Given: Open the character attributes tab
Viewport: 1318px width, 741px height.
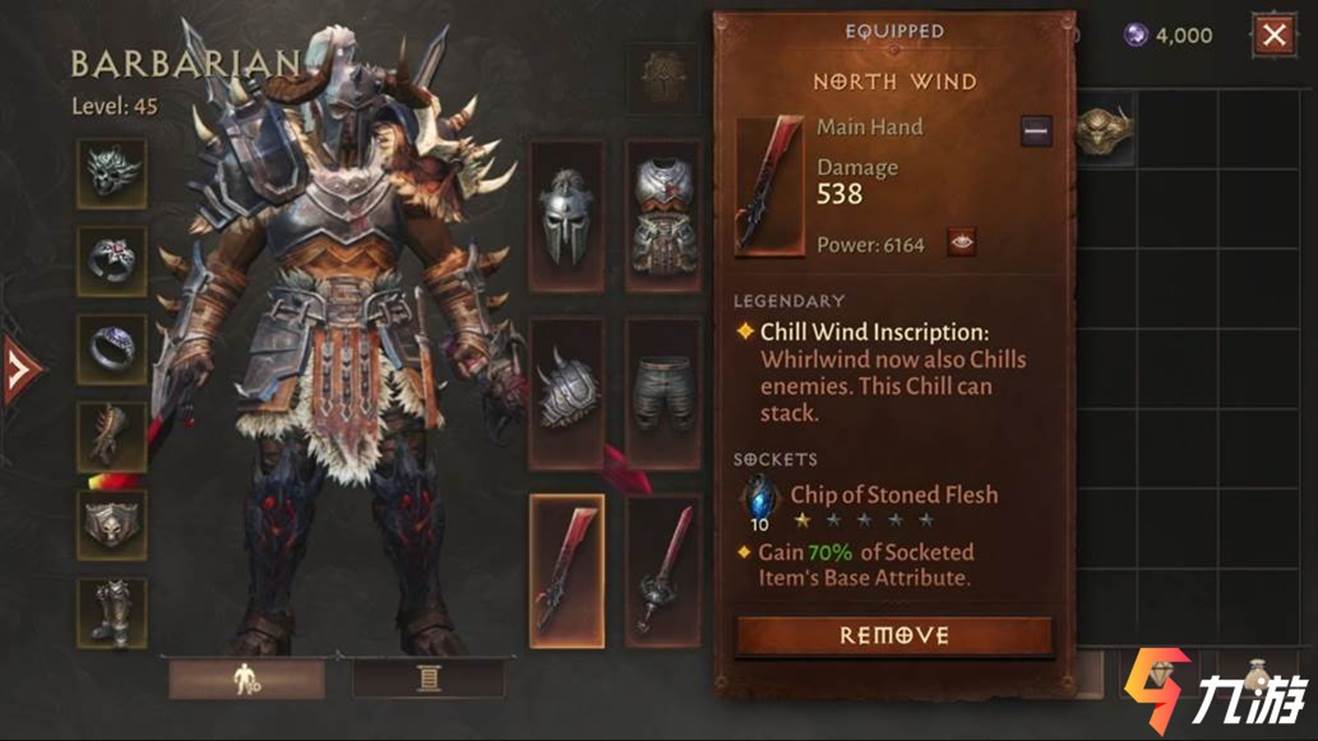Looking at the screenshot, I should point(246,679).
